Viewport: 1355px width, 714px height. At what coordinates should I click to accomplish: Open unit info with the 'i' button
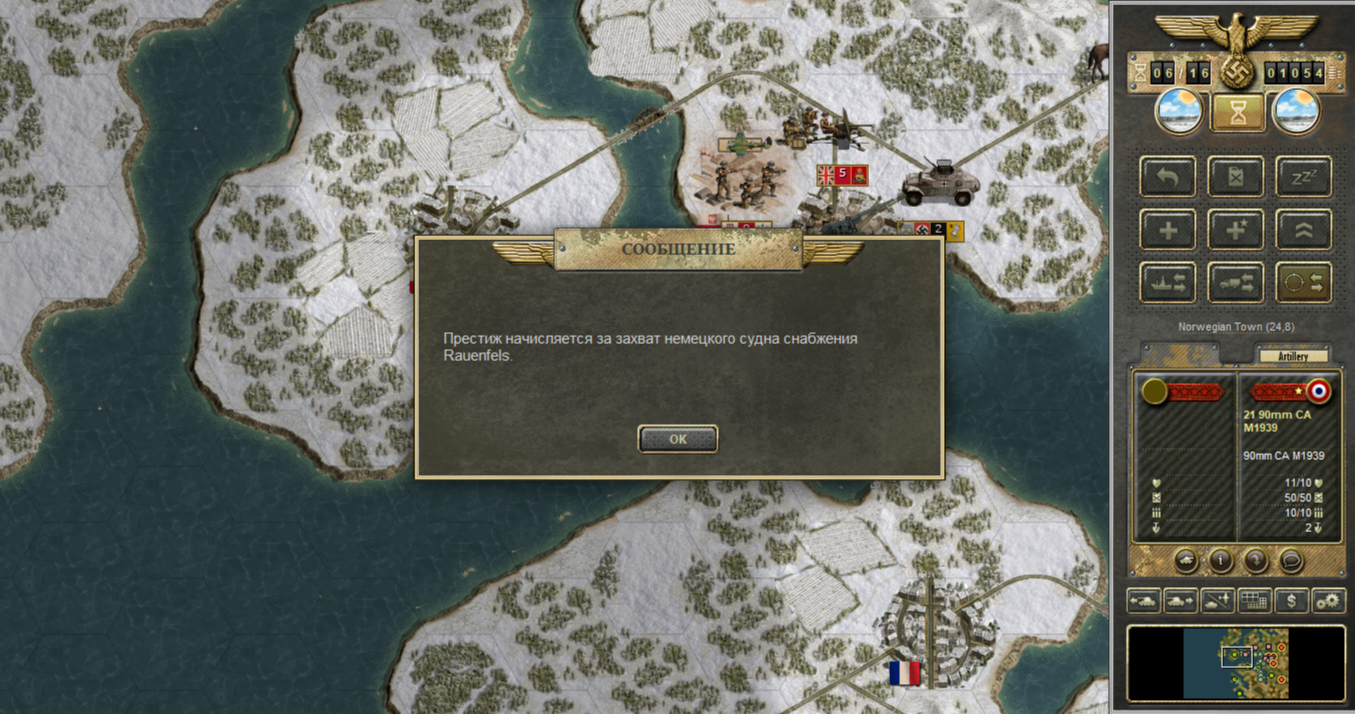[1221, 560]
